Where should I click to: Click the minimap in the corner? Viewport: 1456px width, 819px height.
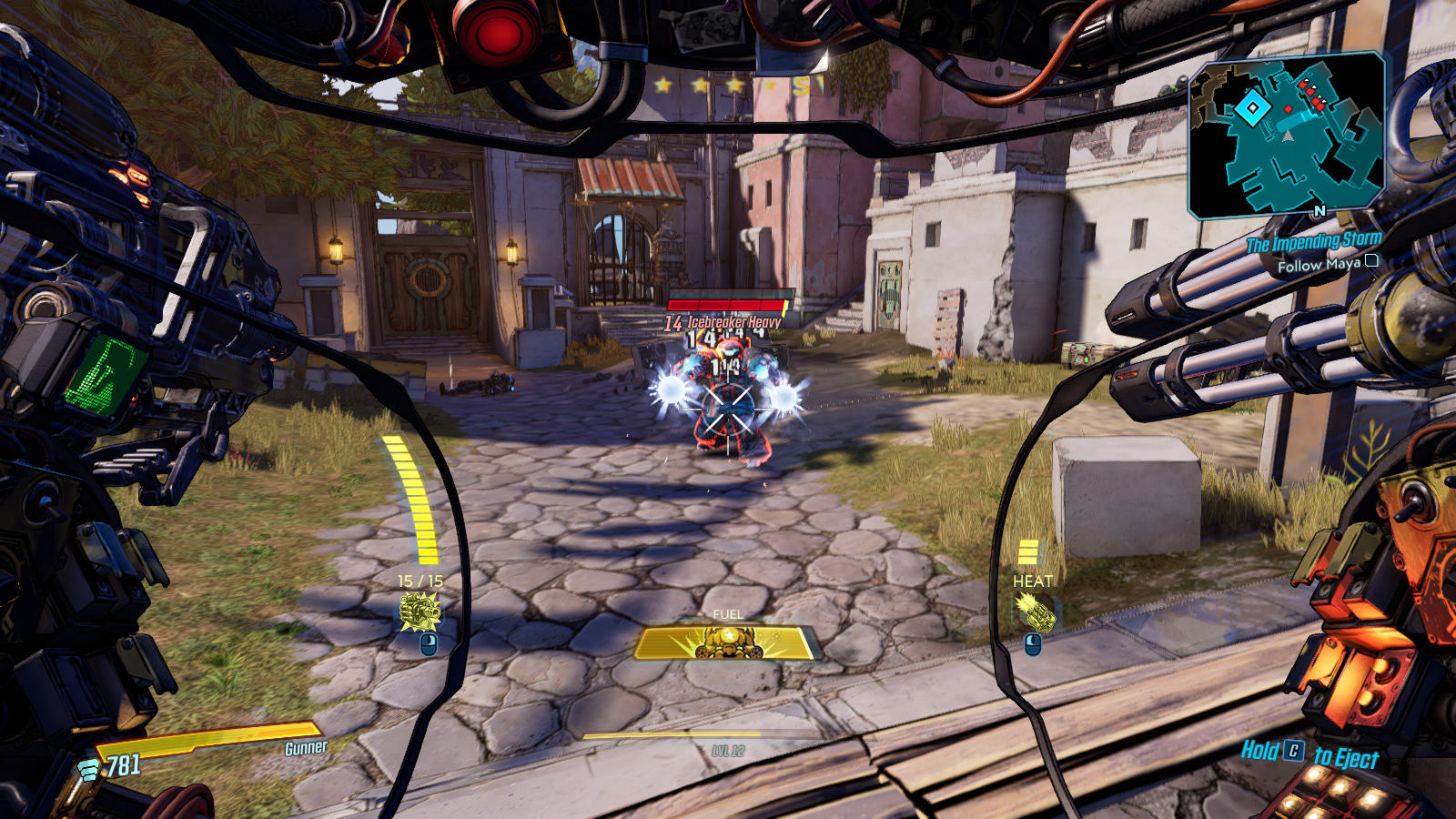click(x=1287, y=135)
